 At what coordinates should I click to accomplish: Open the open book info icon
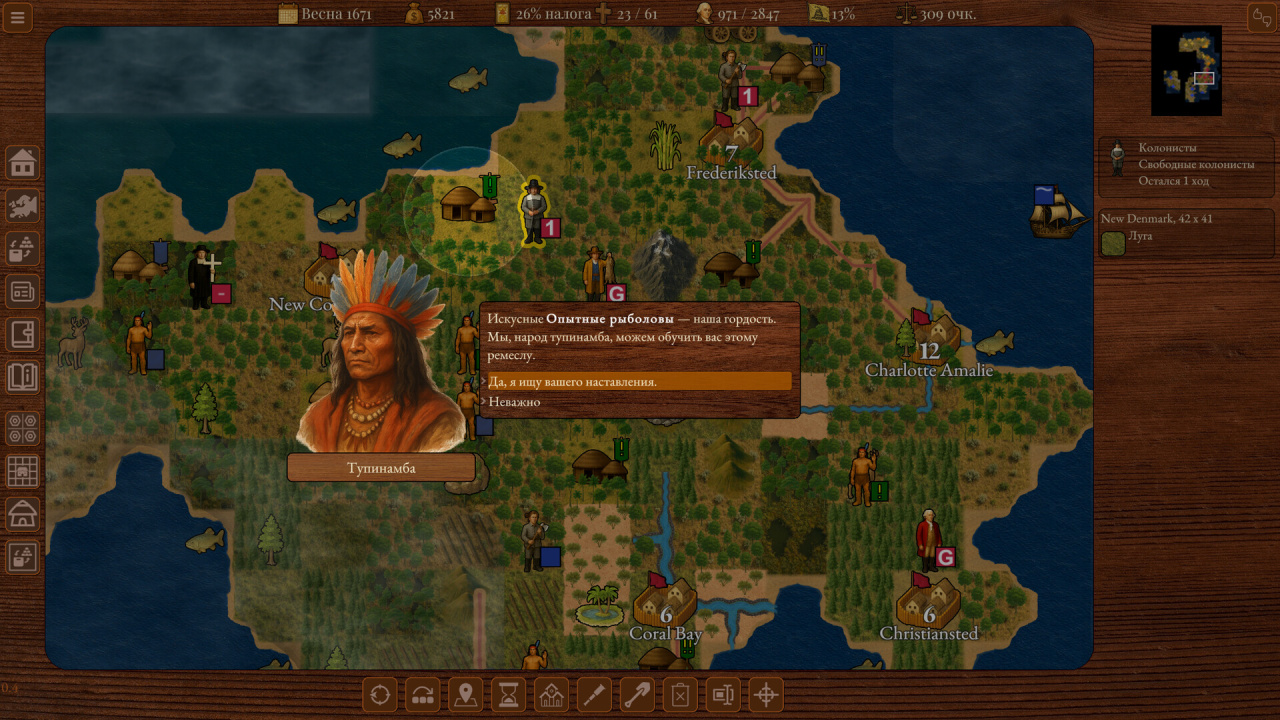[x=23, y=377]
